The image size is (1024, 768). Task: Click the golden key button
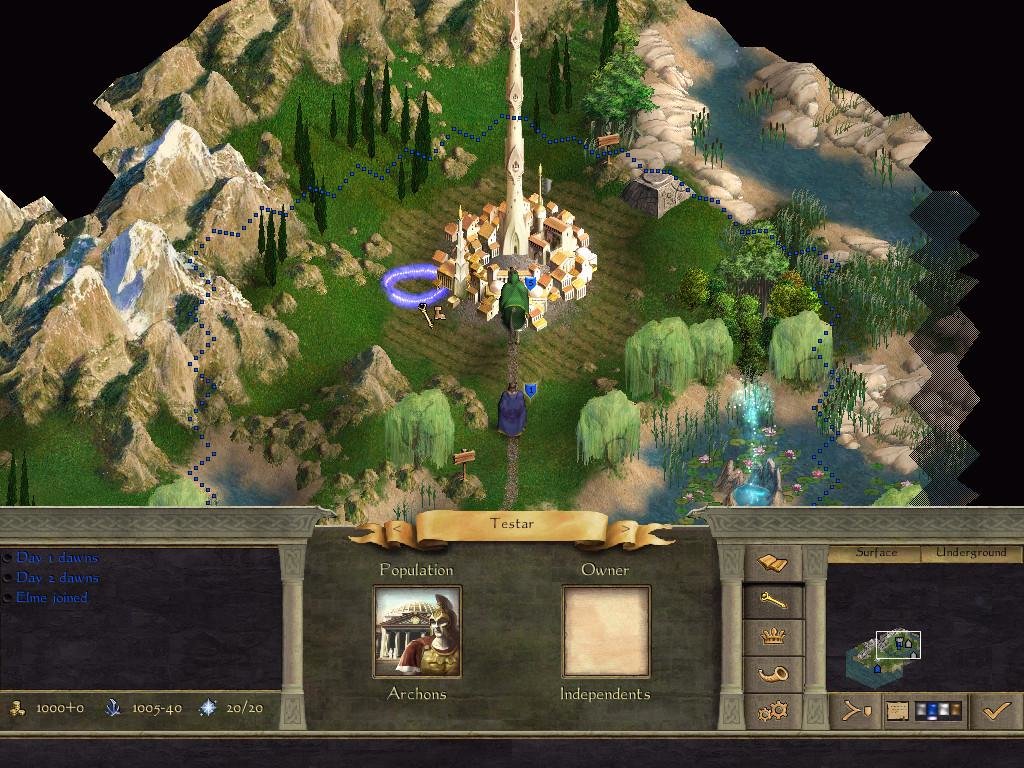pos(773,600)
